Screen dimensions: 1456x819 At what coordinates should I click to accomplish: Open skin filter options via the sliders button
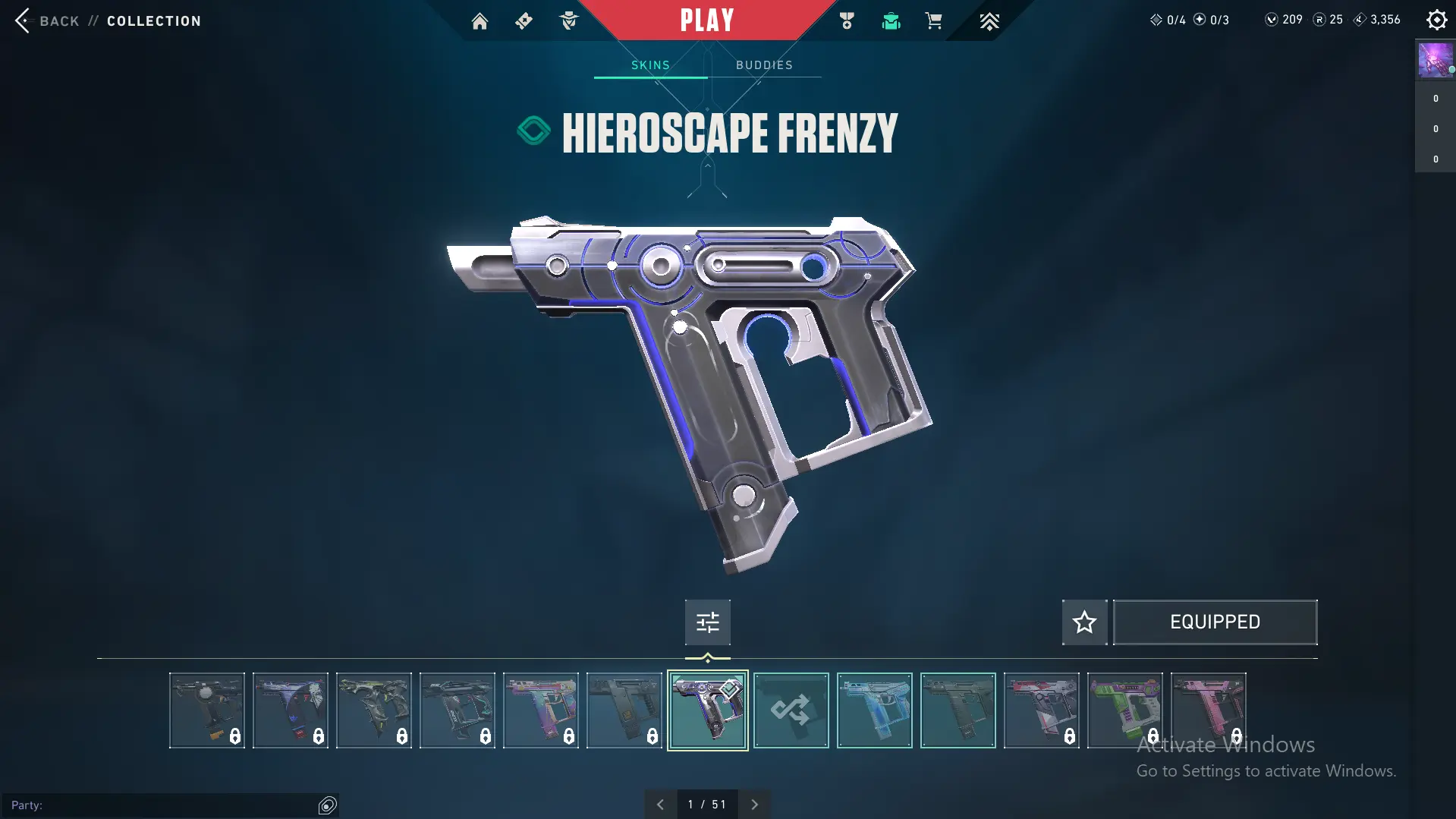(707, 622)
